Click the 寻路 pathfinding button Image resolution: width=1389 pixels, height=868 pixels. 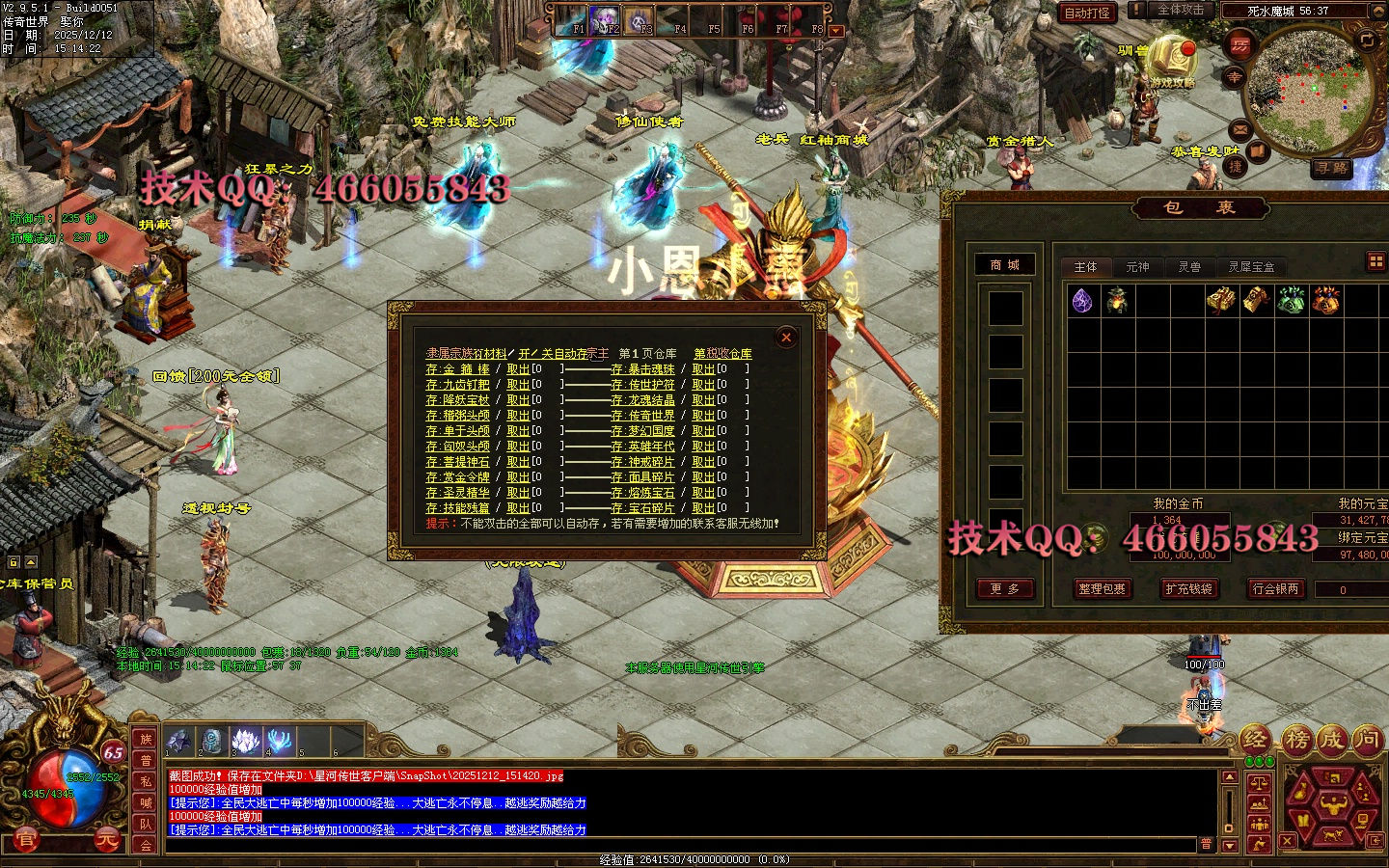(x=1331, y=169)
